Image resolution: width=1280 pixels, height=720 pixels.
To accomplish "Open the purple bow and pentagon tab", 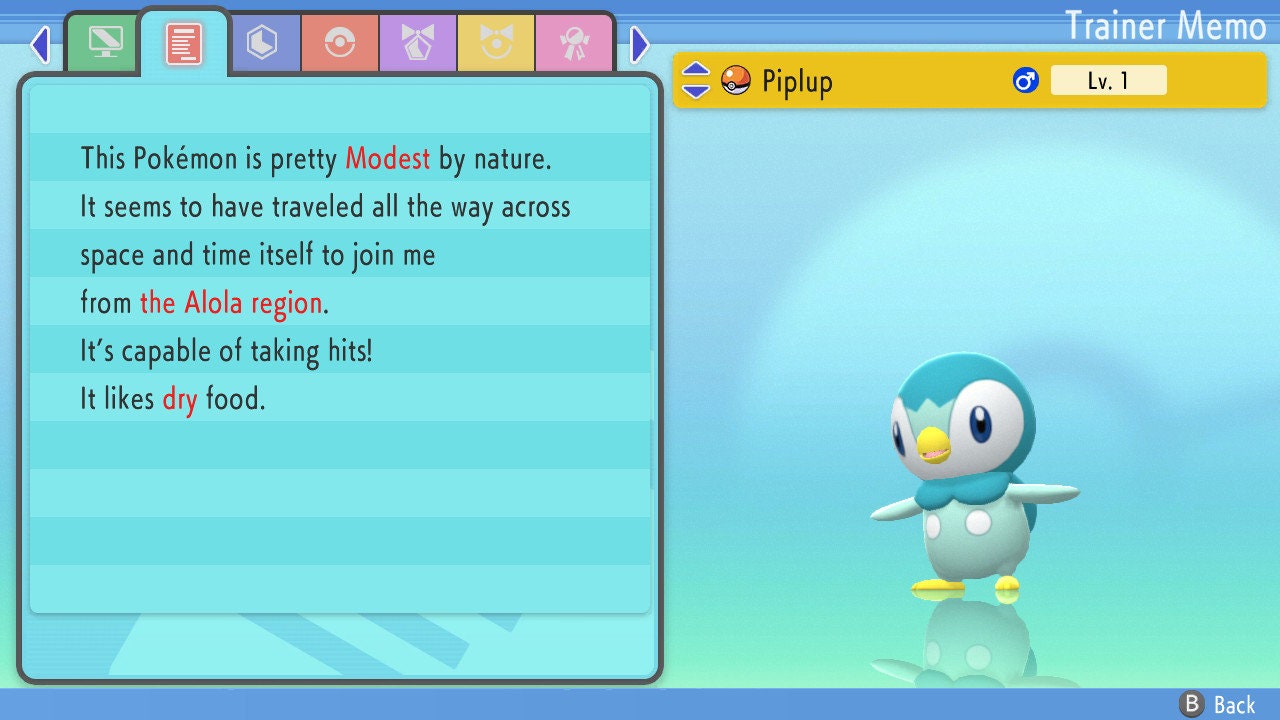I will point(418,43).
